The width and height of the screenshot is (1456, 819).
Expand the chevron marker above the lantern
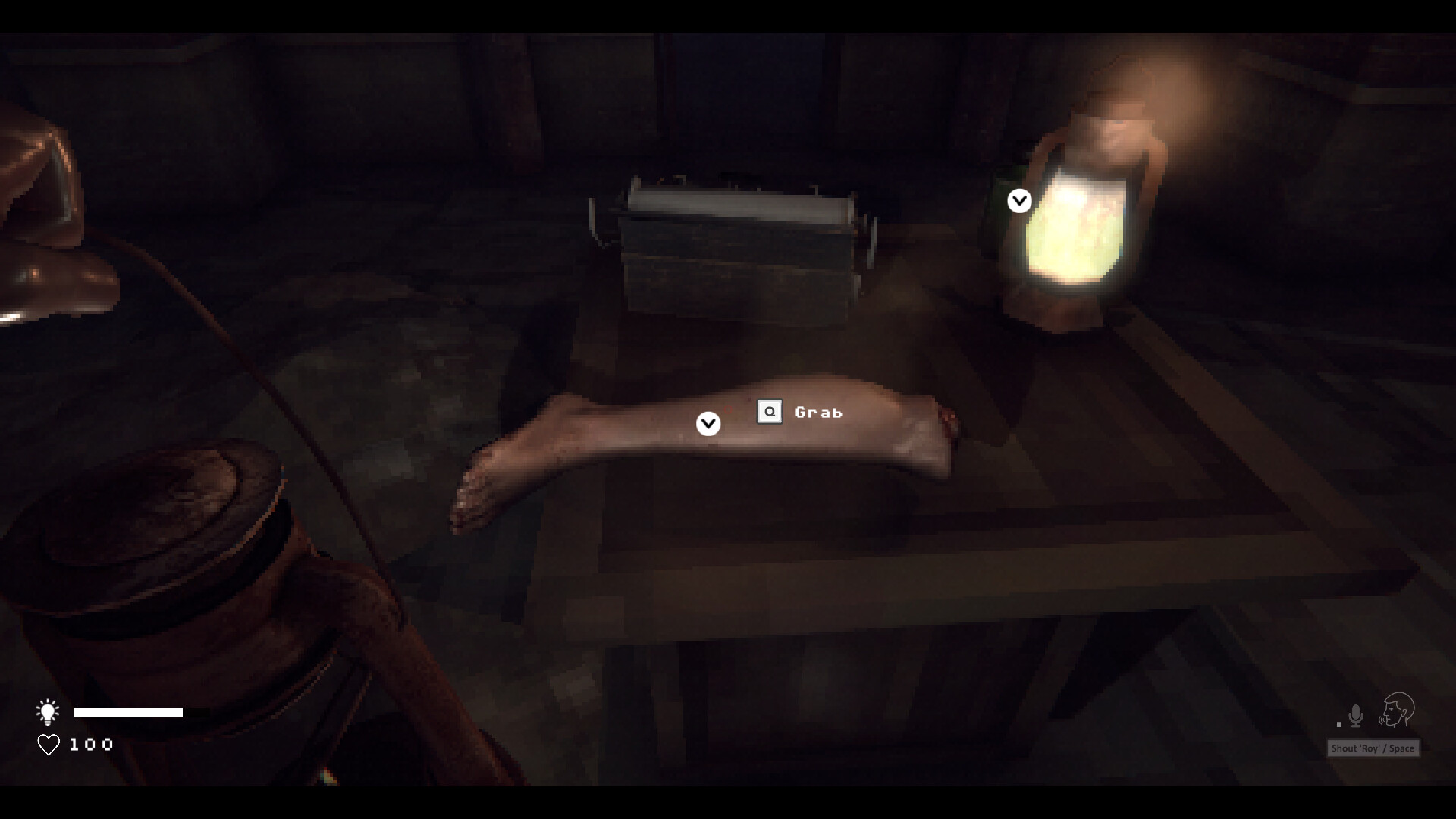1018,200
